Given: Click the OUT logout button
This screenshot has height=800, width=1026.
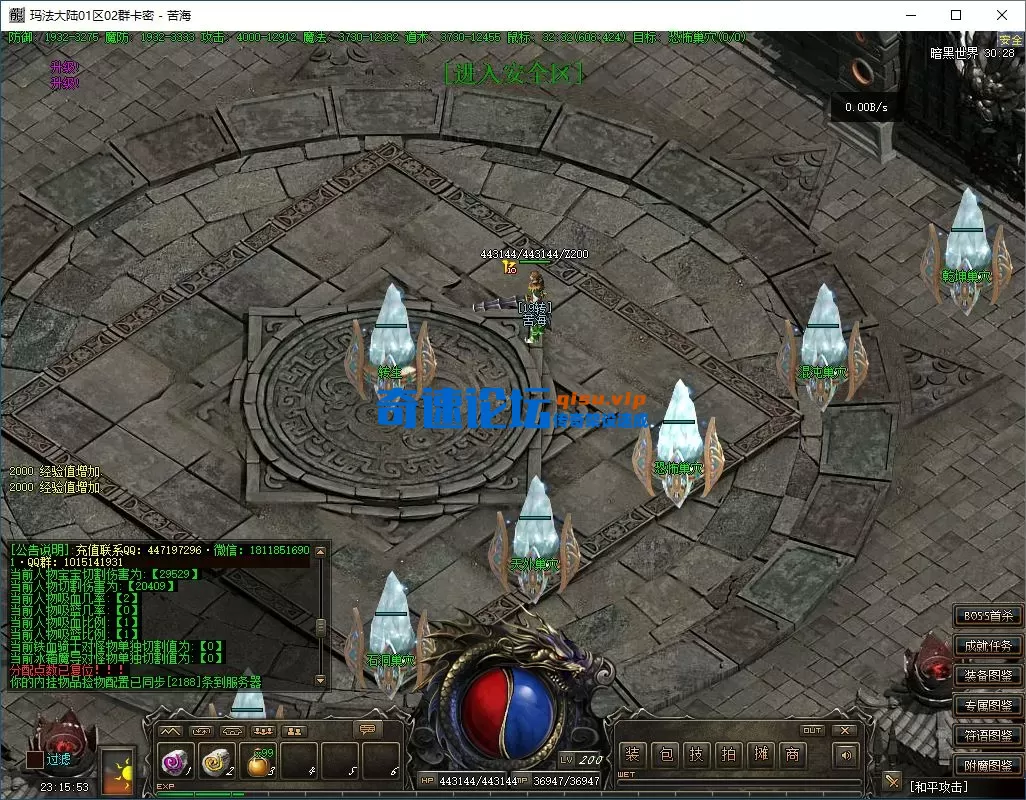Looking at the screenshot, I should (x=812, y=731).
